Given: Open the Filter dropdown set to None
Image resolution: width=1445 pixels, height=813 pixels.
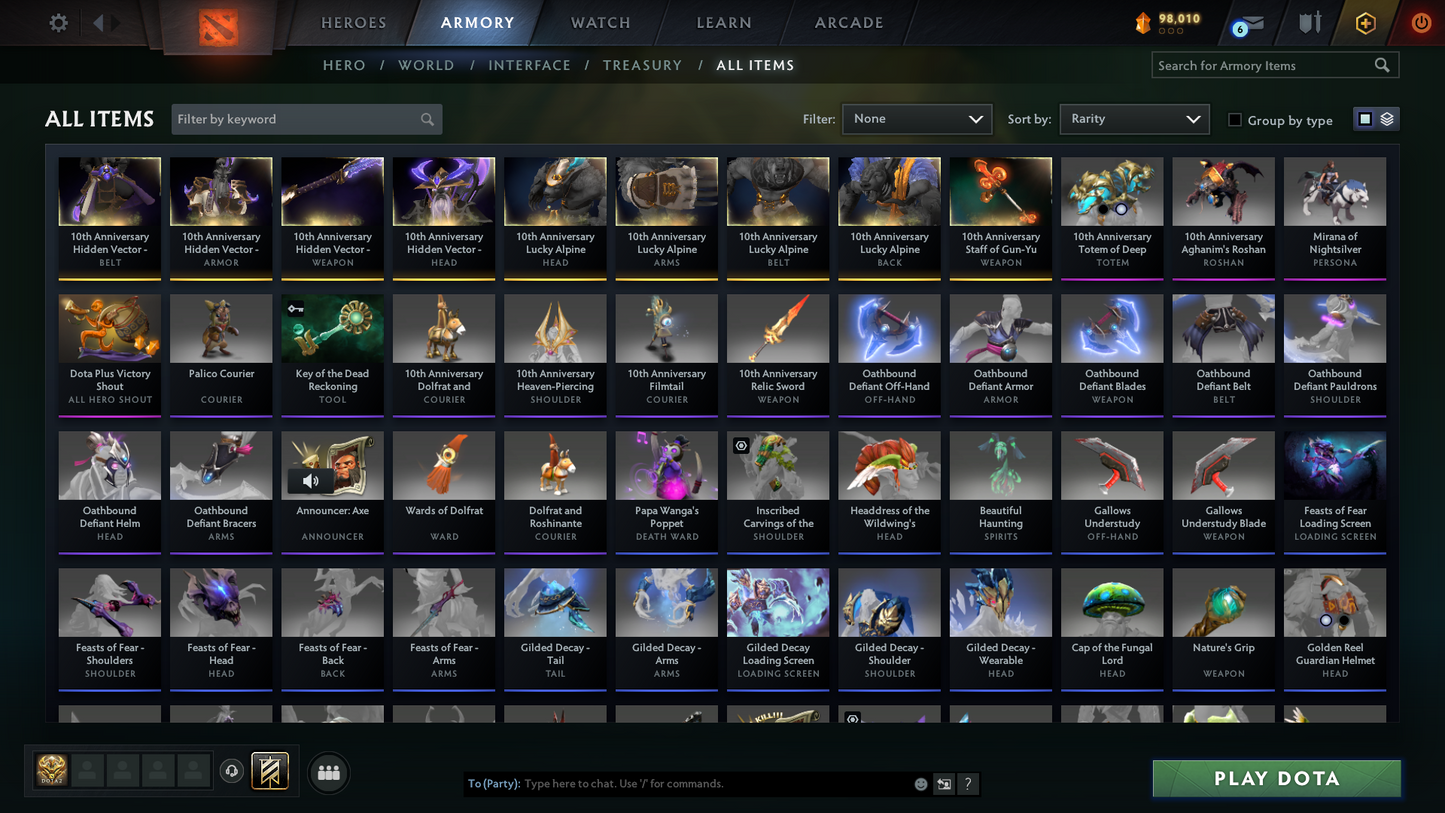Looking at the screenshot, I should [x=916, y=118].
